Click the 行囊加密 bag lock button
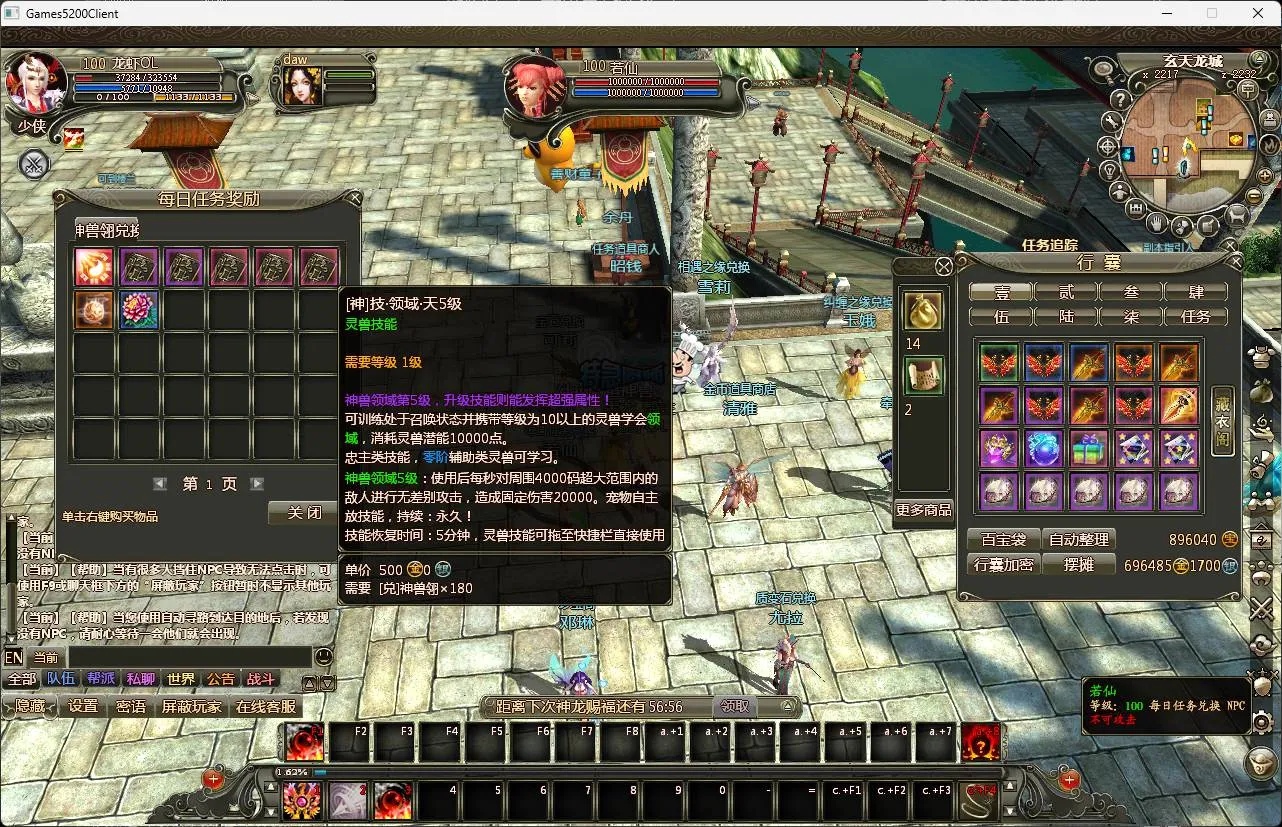1282x827 pixels. pos(1003,565)
